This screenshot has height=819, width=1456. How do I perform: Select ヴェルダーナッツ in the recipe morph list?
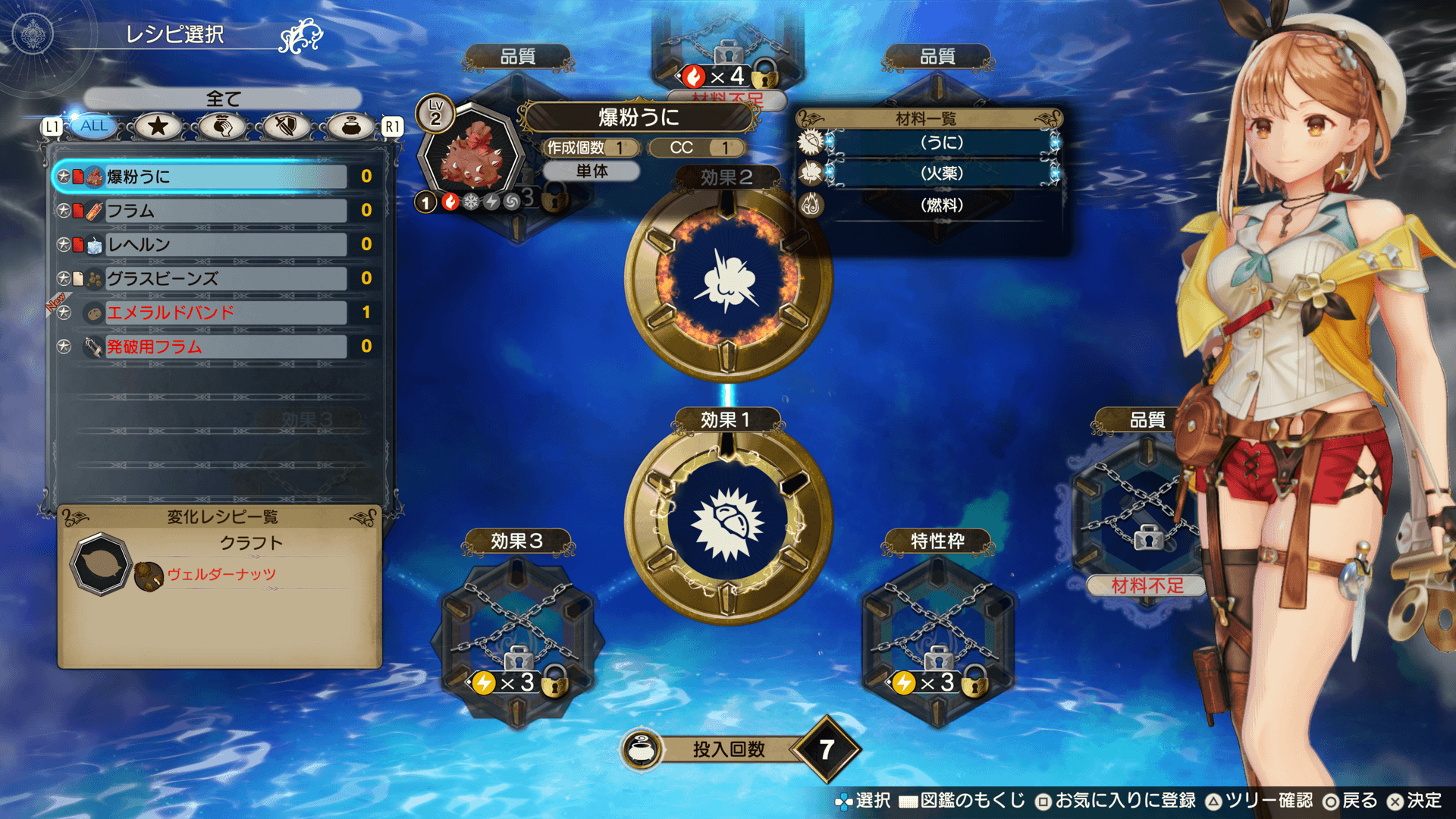point(221,575)
